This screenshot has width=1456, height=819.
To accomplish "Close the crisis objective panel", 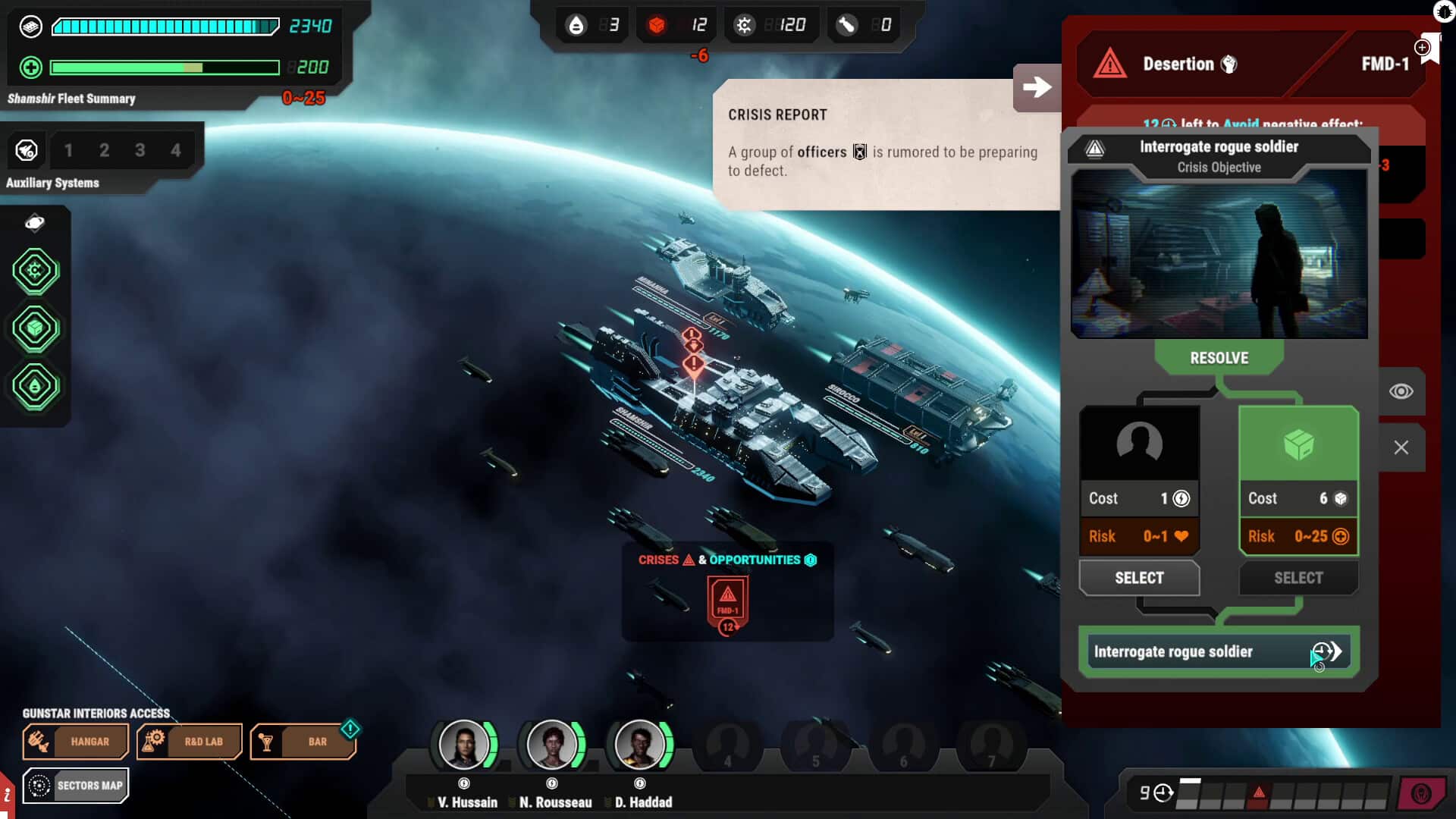I will click(x=1401, y=447).
